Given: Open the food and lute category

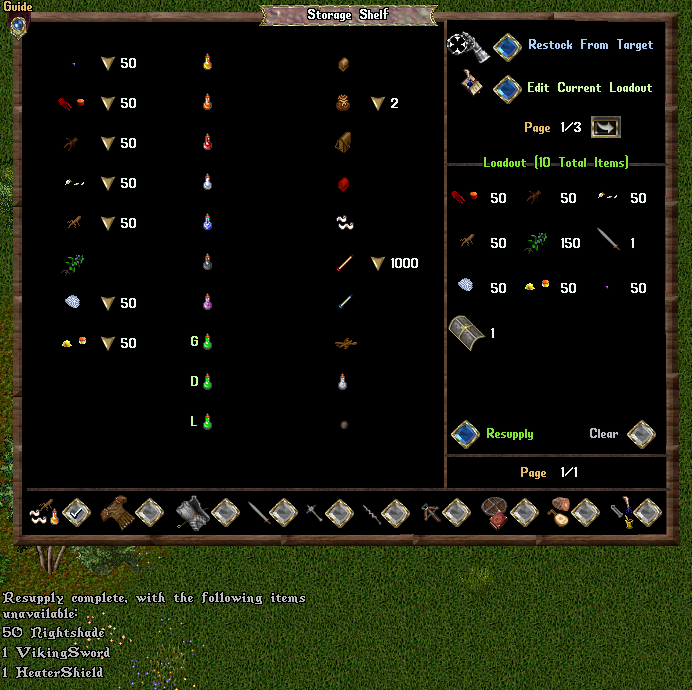Looking at the screenshot, I should [585, 513].
